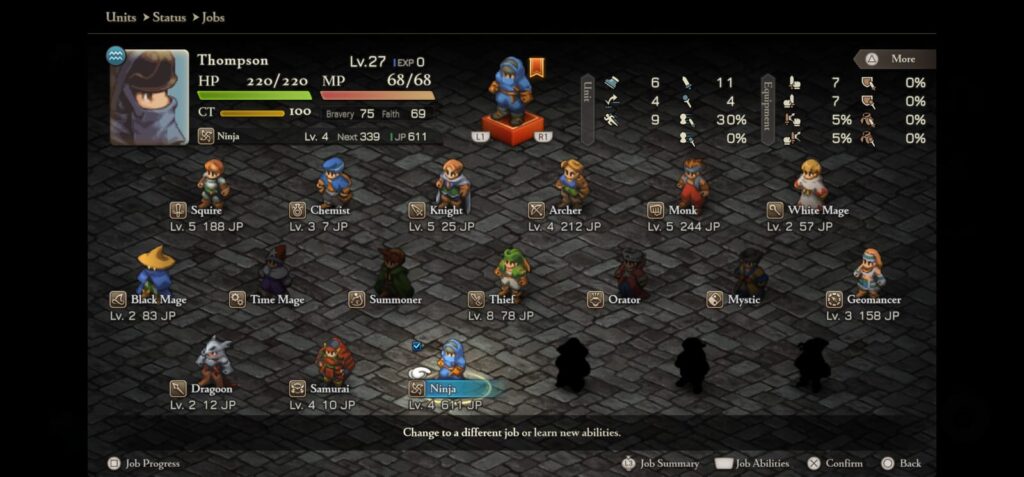Choose the White Mage job
The width and height of the screenshot is (1024, 477).
tap(810, 185)
